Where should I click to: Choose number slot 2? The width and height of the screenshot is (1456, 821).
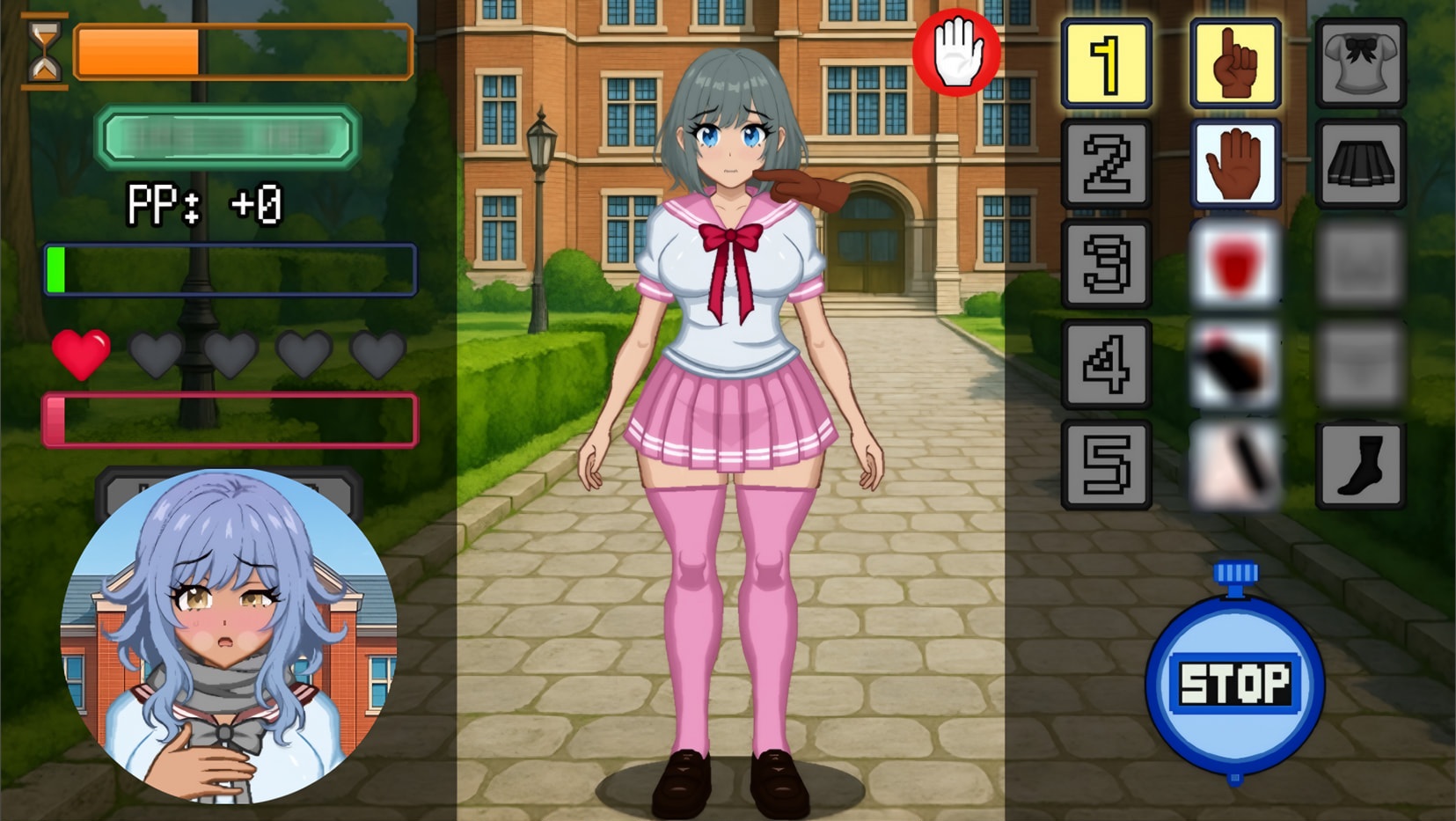coord(1106,164)
